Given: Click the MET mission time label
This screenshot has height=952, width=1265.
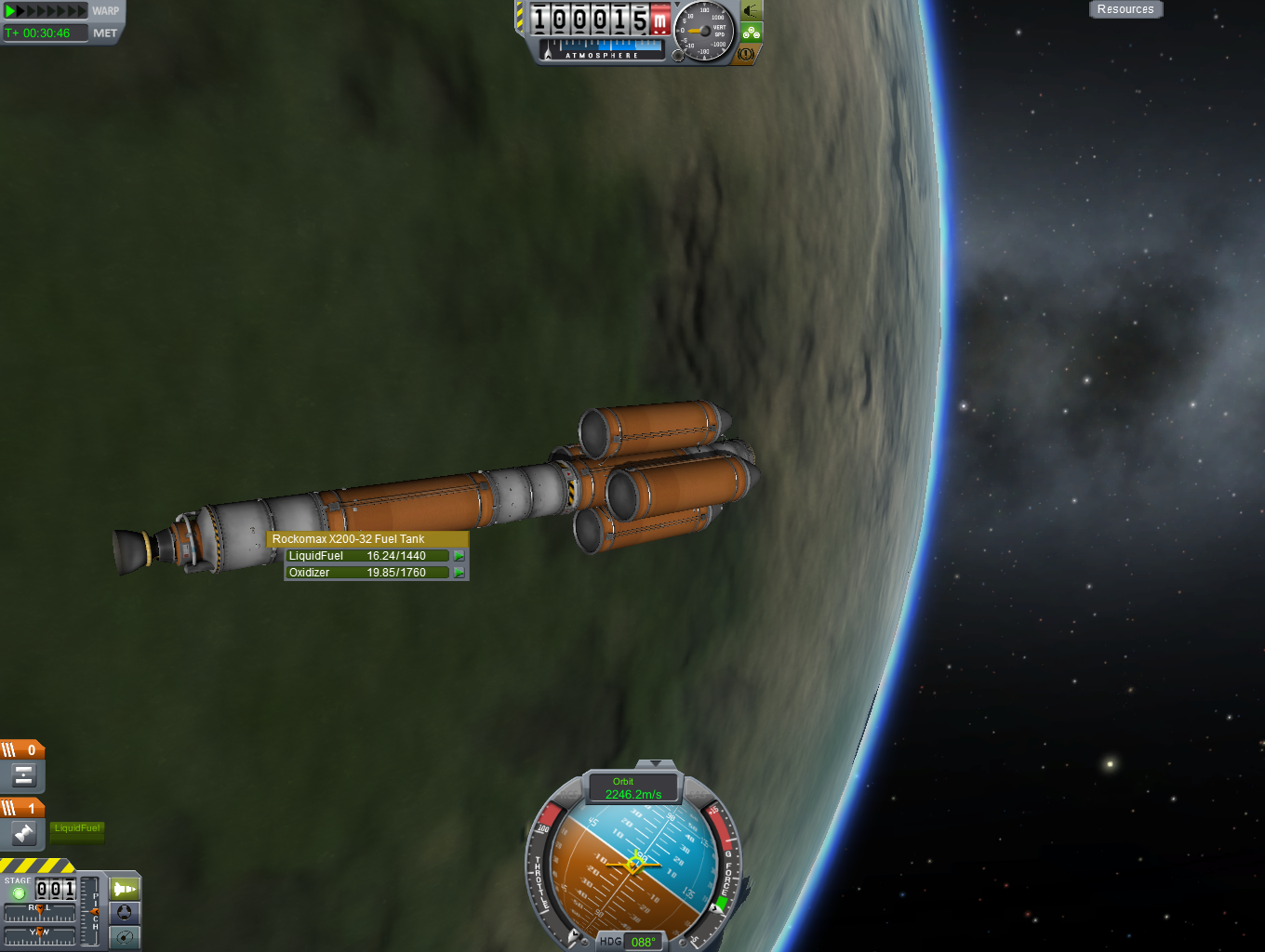Looking at the screenshot, I should tap(105, 33).
